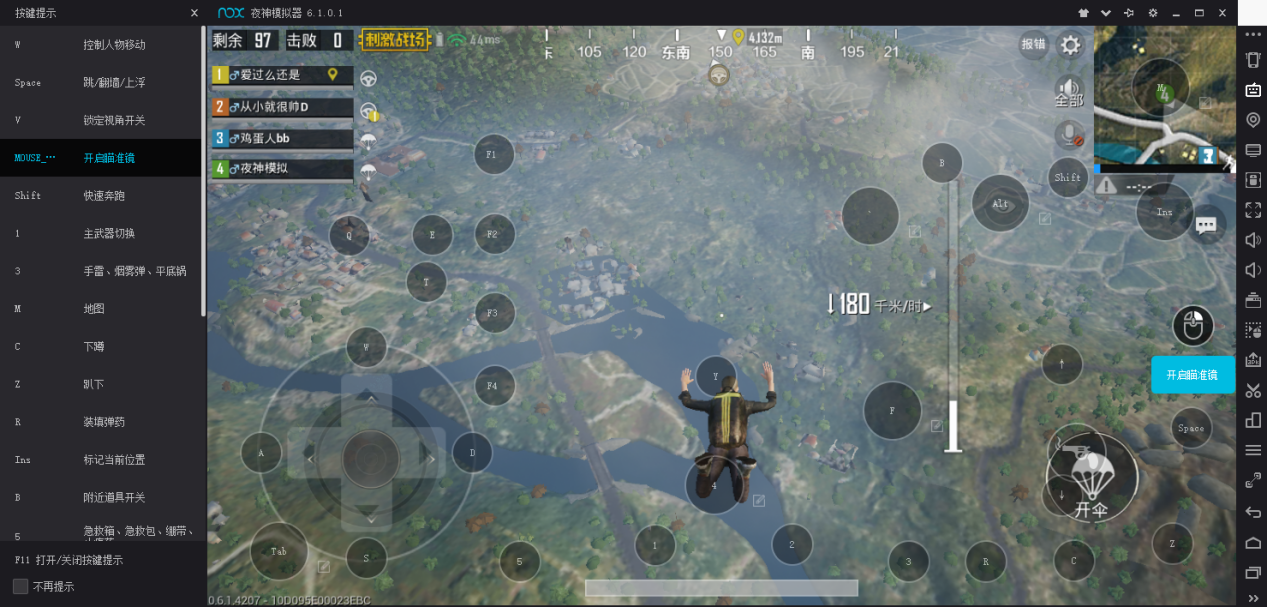This screenshot has width=1267, height=607.
Task: Close the 按键提示 key hint panel
Action: 194,13
